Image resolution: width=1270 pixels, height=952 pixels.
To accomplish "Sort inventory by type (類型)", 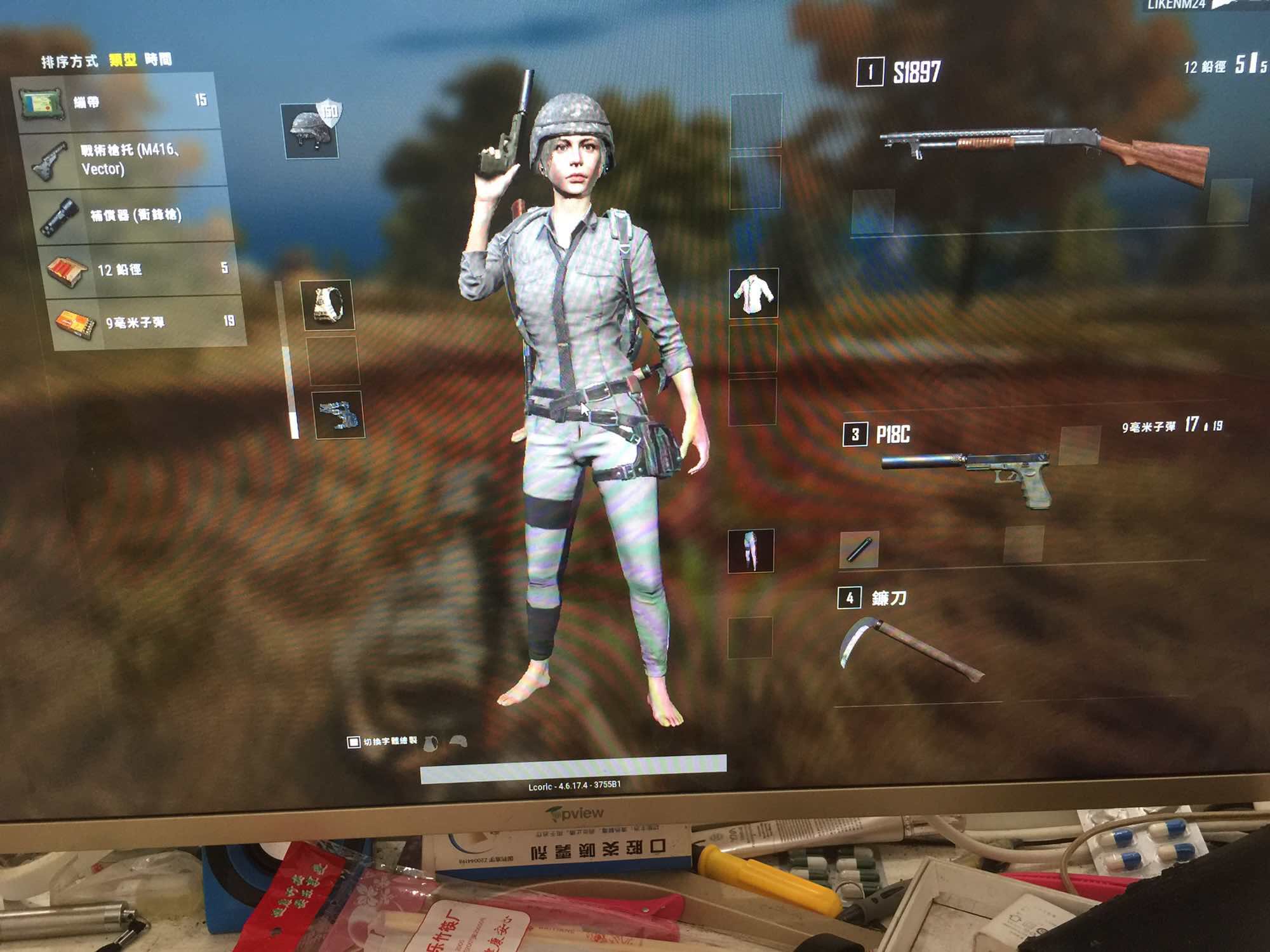I will pos(123,60).
